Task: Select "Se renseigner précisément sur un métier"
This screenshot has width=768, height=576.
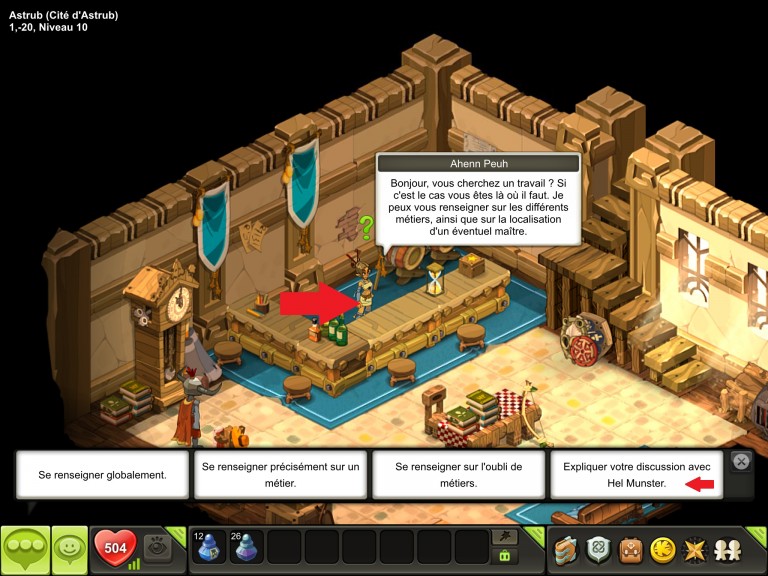Action: click(281, 474)
